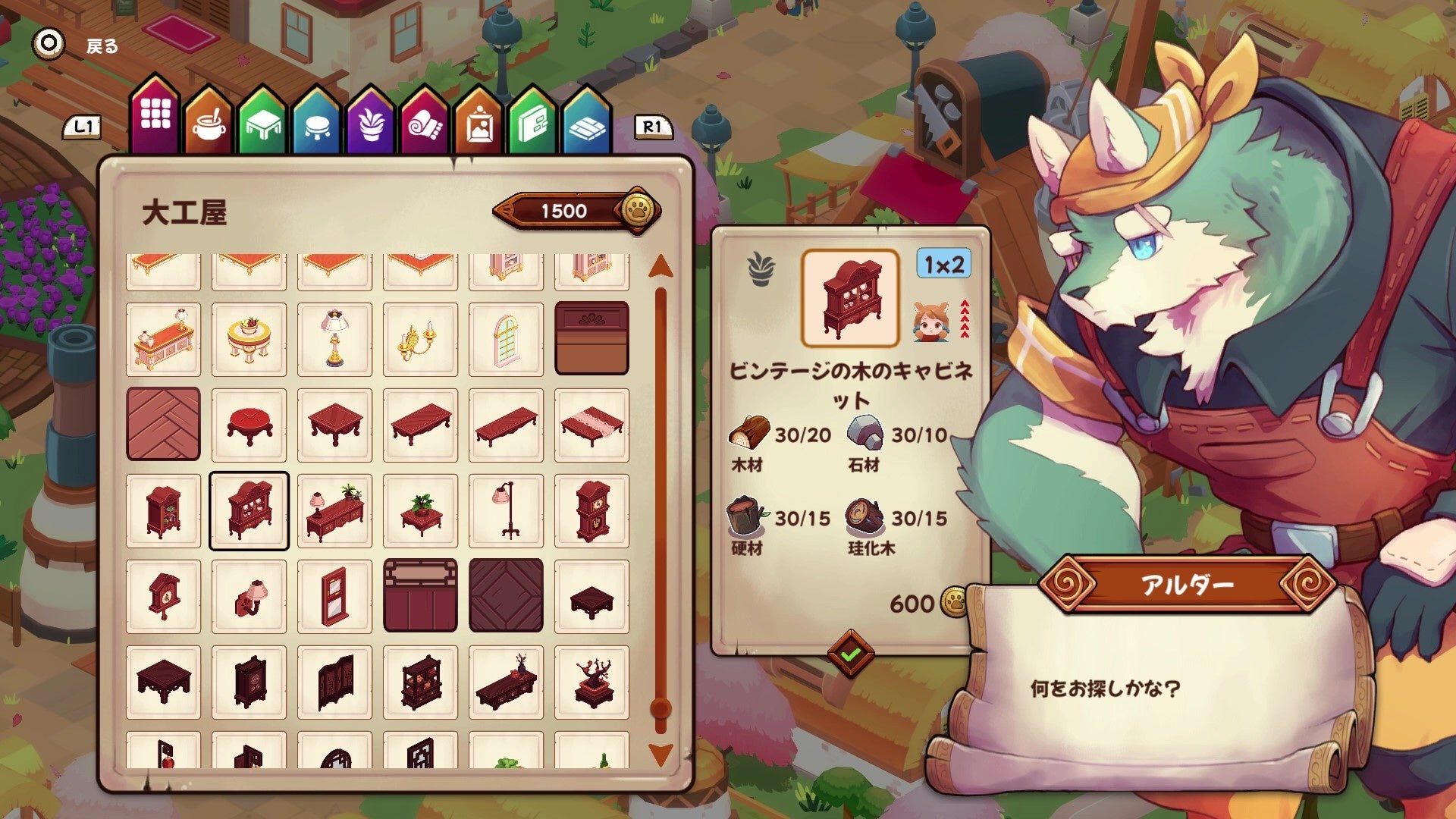The image size is (1456, 819).
Task: Confirm purchase with the green checkmark button
Action: coord(850,654)
